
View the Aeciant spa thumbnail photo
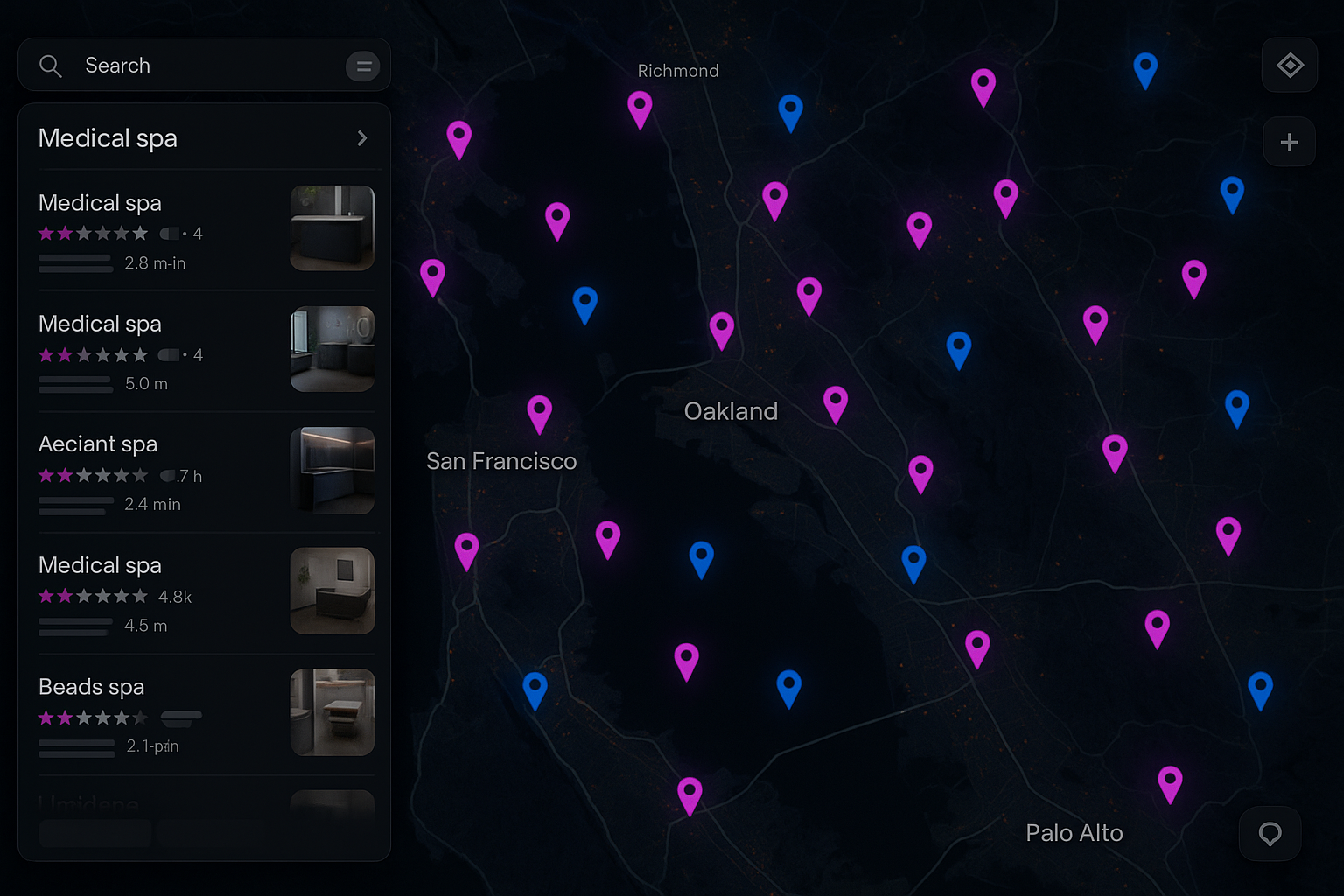click(332, 470)
